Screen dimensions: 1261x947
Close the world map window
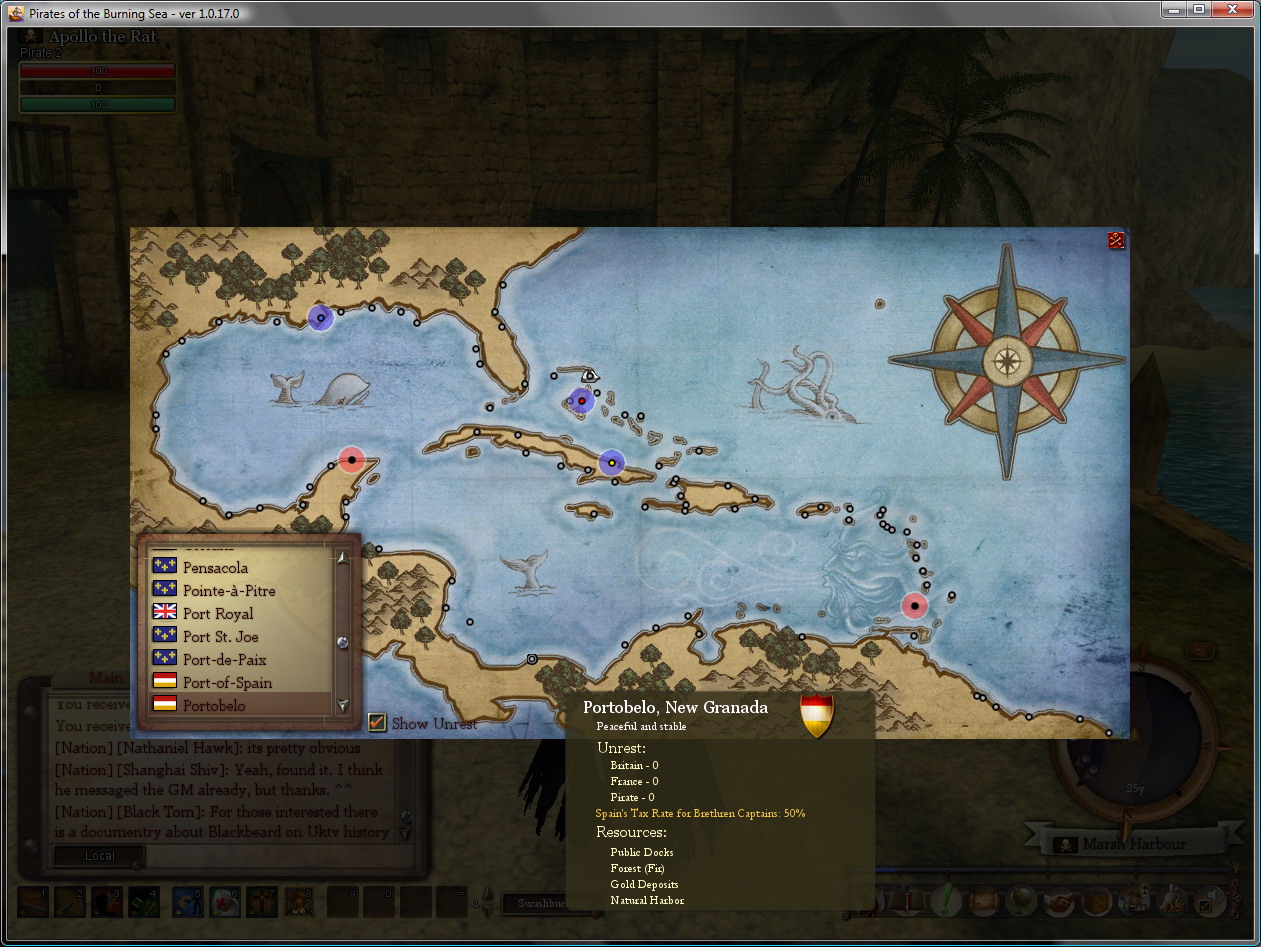pos(1116,240)
